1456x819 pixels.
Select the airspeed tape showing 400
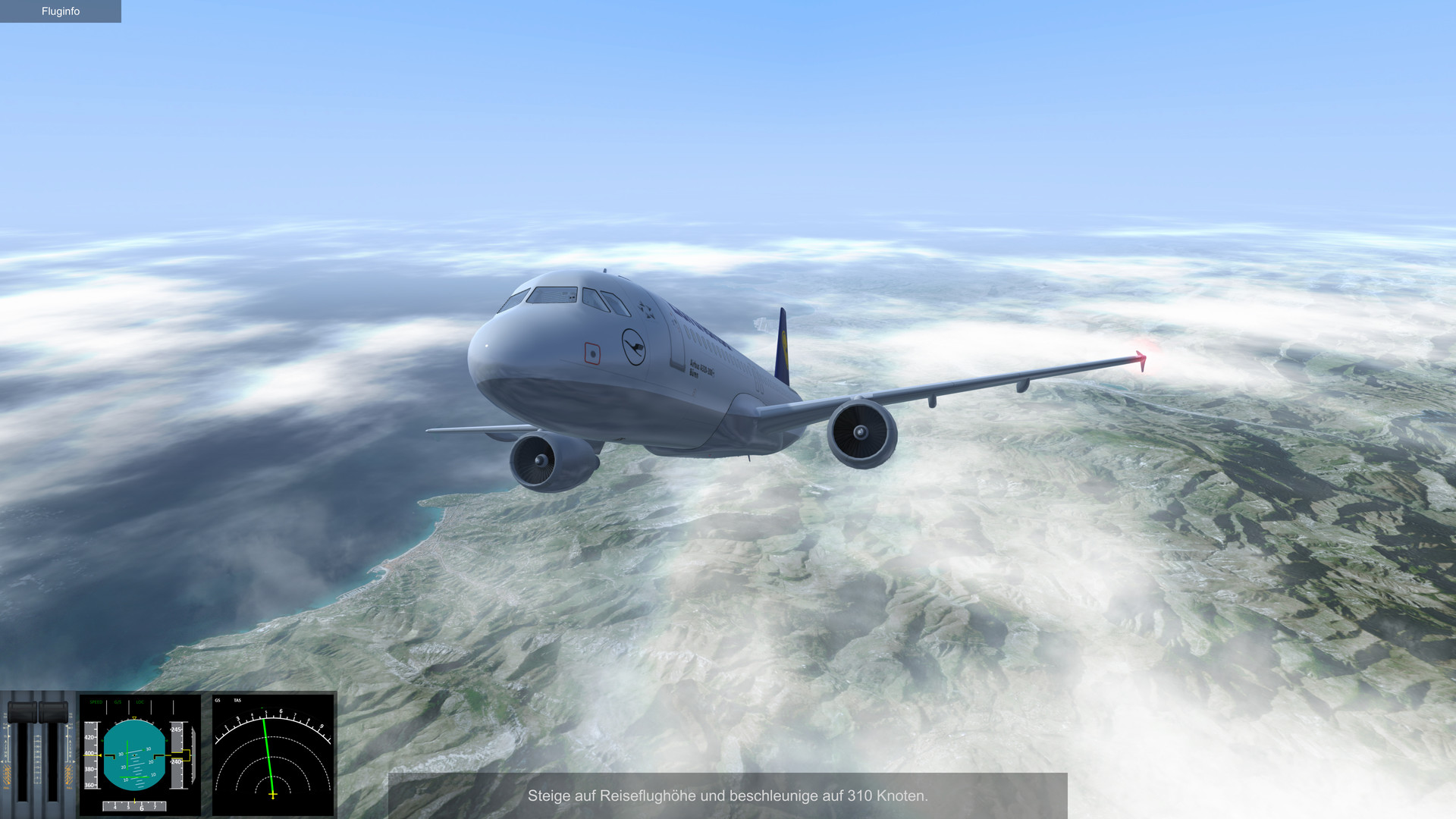pyautogui.click(x=89, y=753)
